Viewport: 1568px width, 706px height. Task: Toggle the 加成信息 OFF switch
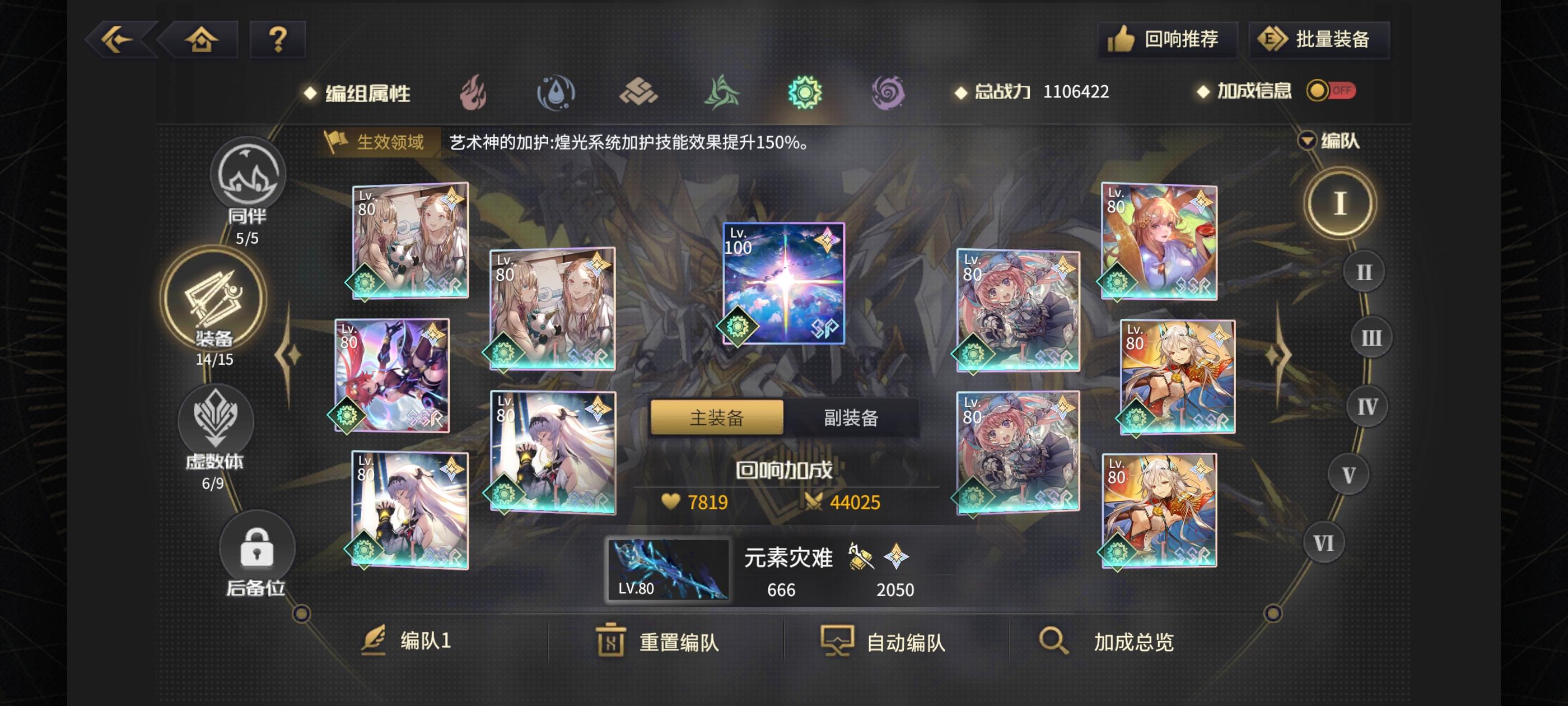[x=1331, y=91]
